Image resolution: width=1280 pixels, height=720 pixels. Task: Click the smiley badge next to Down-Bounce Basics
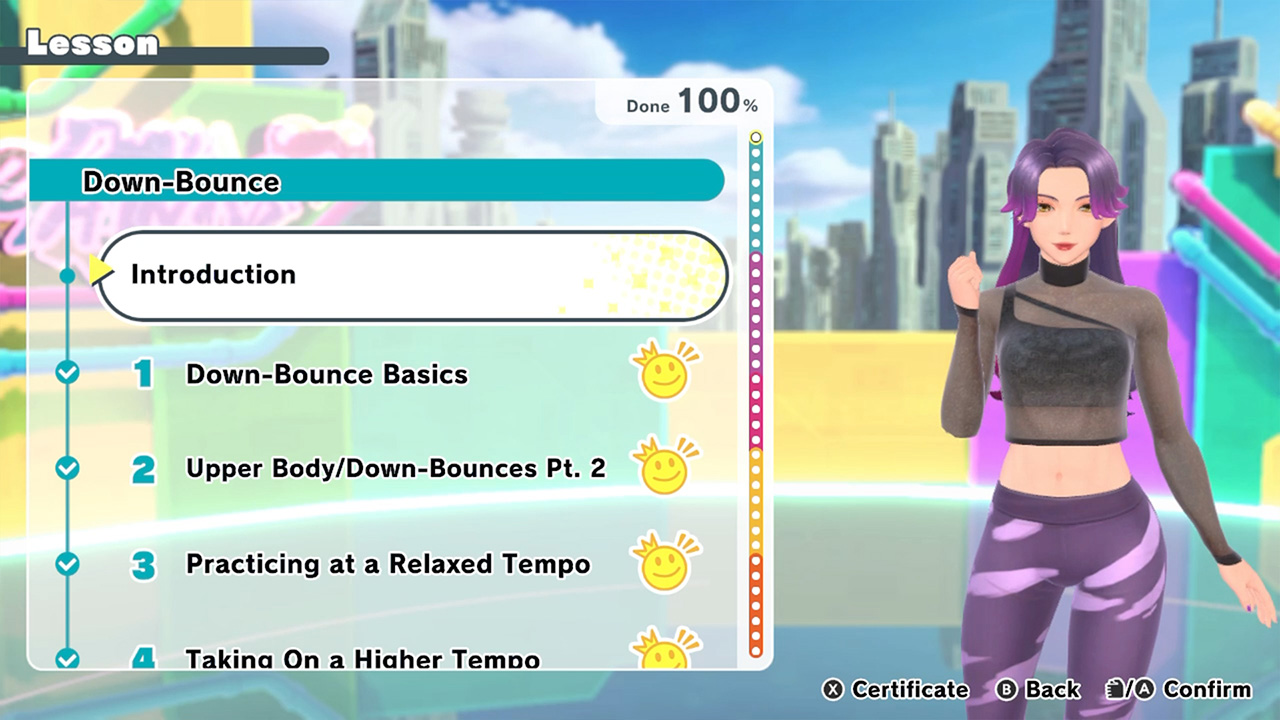pyautogui.click(x=663, y=374)
